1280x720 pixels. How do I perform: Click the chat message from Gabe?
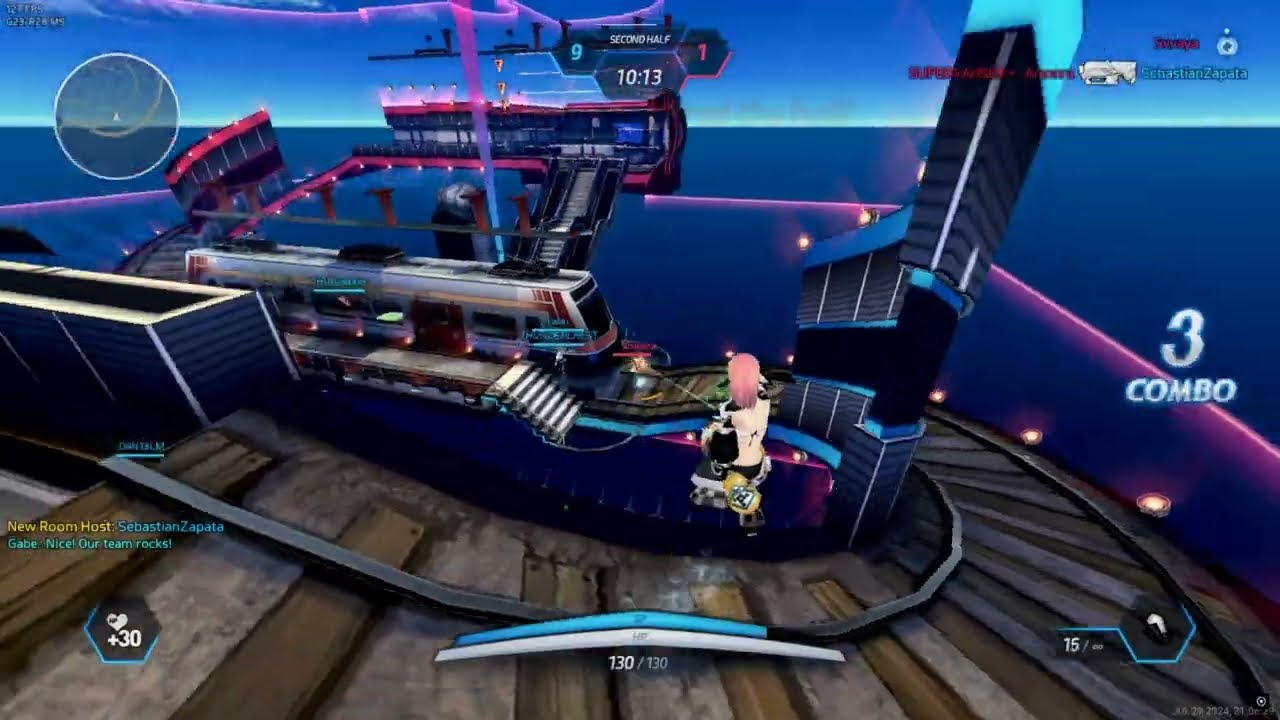pyautogui.click(x=89, y=543)
